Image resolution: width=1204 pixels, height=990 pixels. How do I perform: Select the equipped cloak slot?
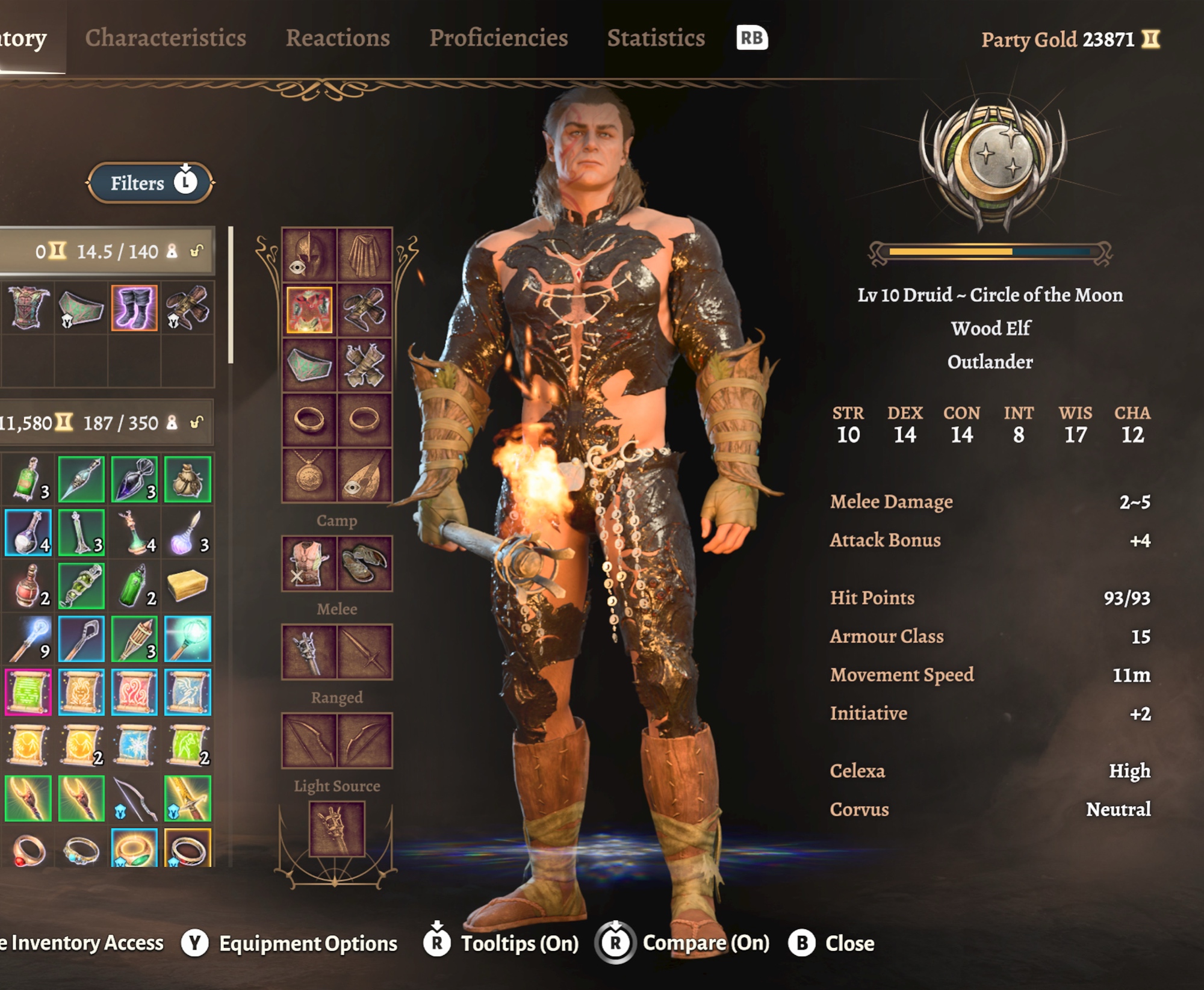pos(365,255)
